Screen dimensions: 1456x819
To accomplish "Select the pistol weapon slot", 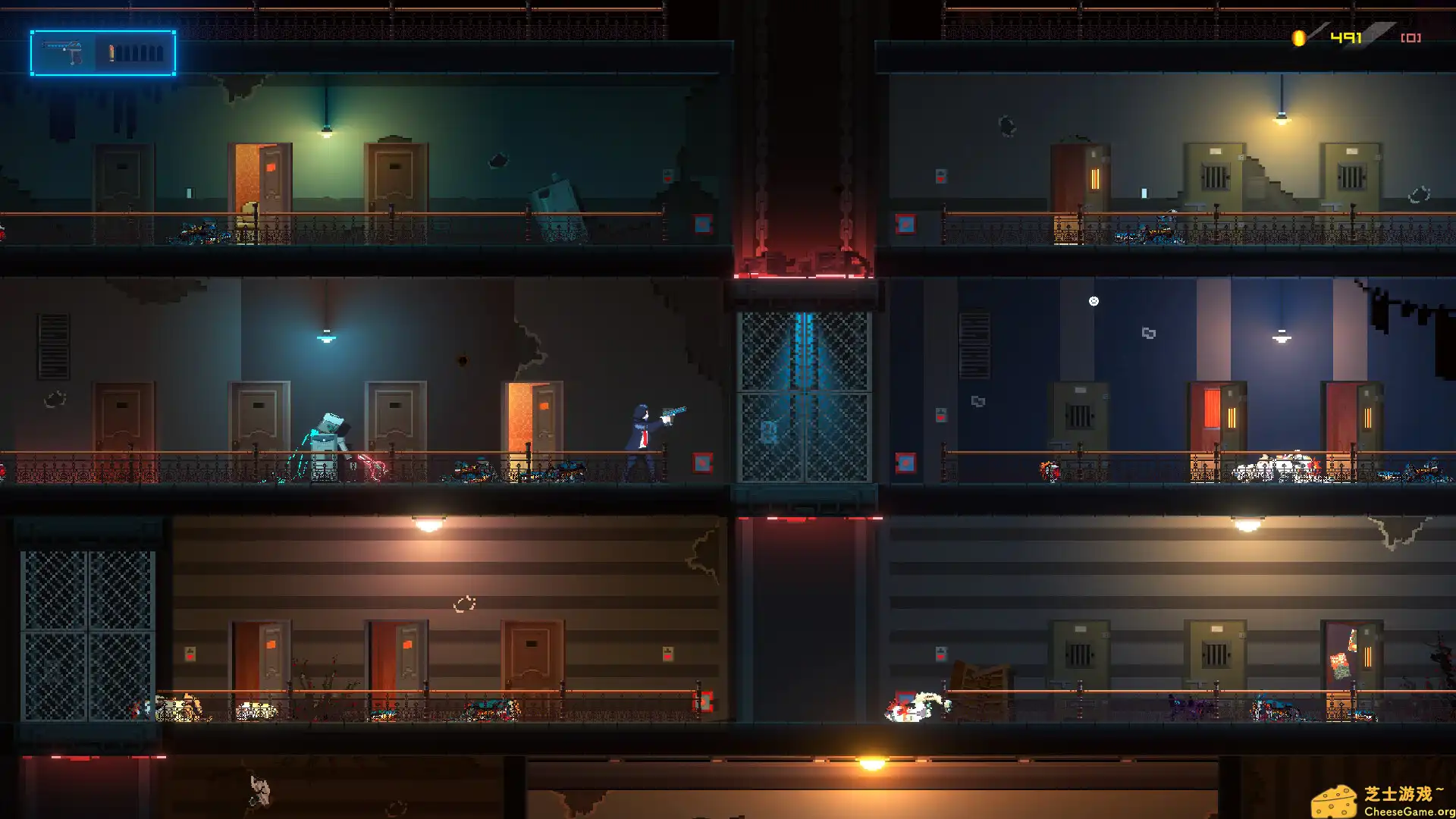I will (64, 53).
